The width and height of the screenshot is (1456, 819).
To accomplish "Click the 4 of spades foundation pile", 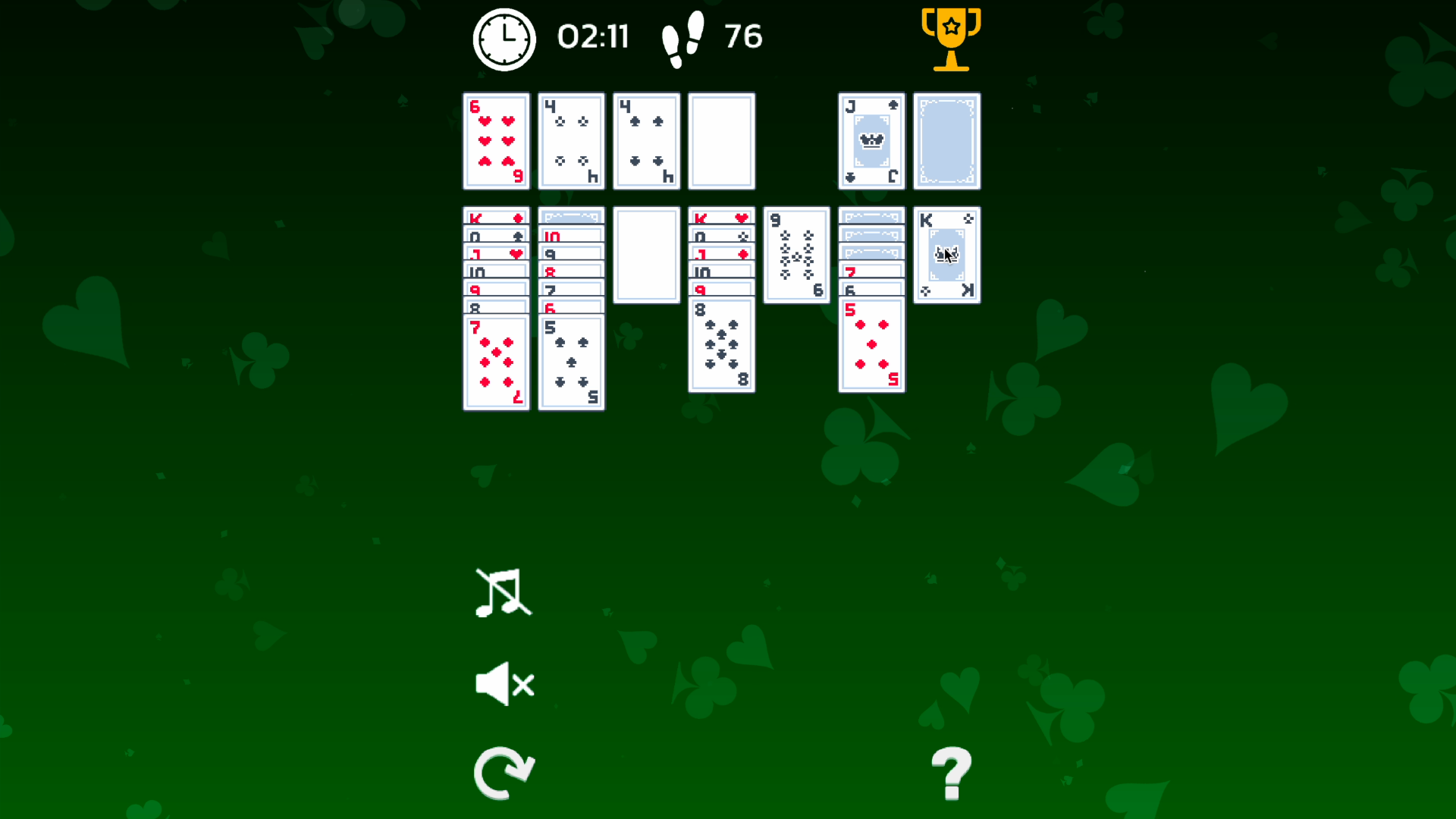I will pos(646,141).
